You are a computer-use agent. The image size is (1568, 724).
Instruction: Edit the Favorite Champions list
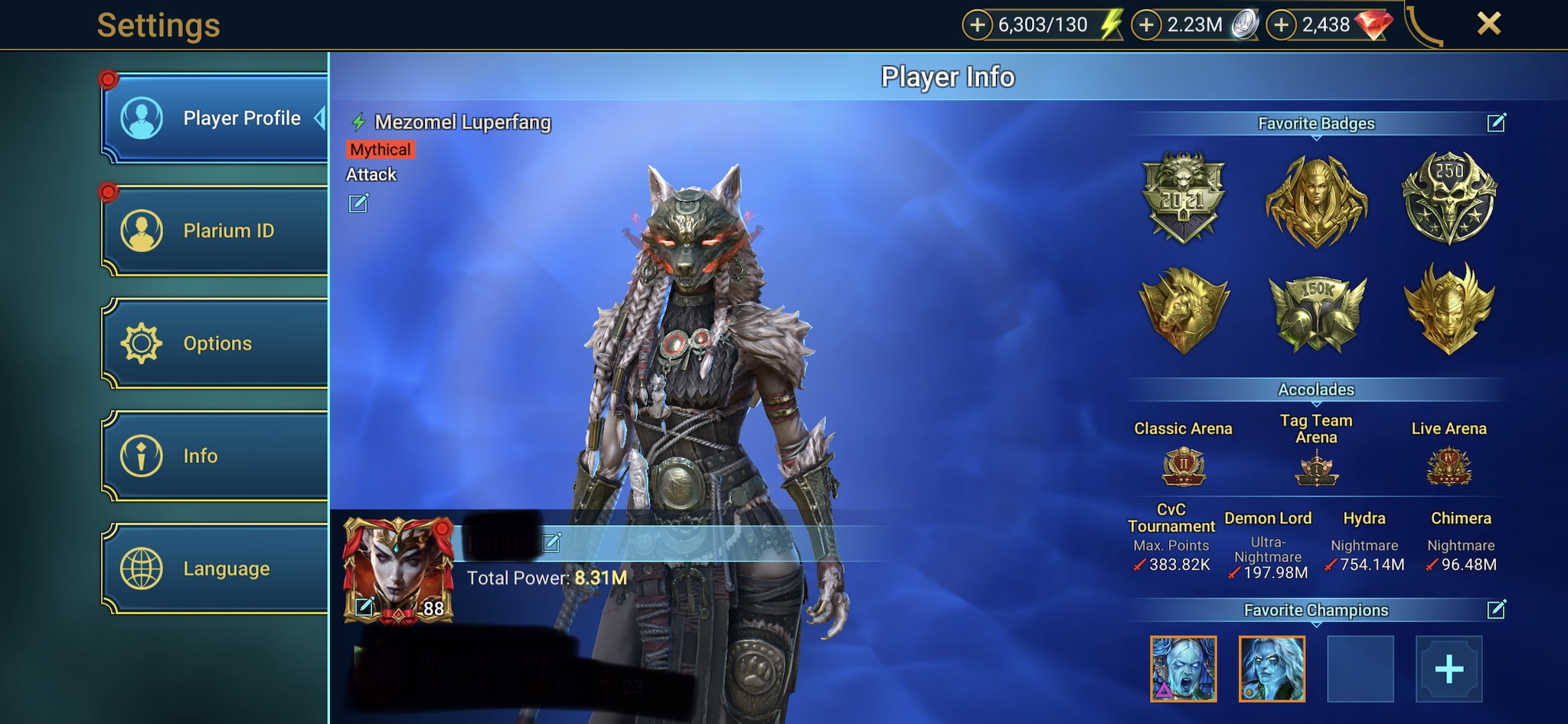pos(1496,609)
